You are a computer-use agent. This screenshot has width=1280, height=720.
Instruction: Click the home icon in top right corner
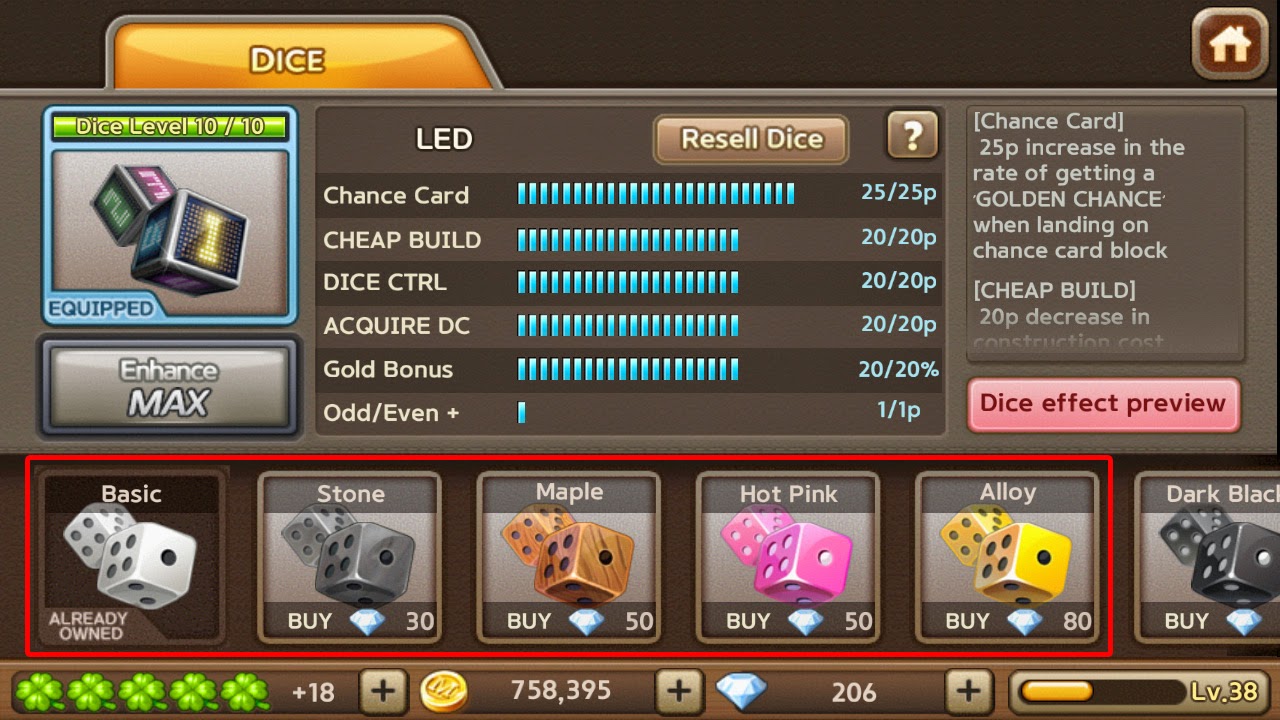(1228, 42)
